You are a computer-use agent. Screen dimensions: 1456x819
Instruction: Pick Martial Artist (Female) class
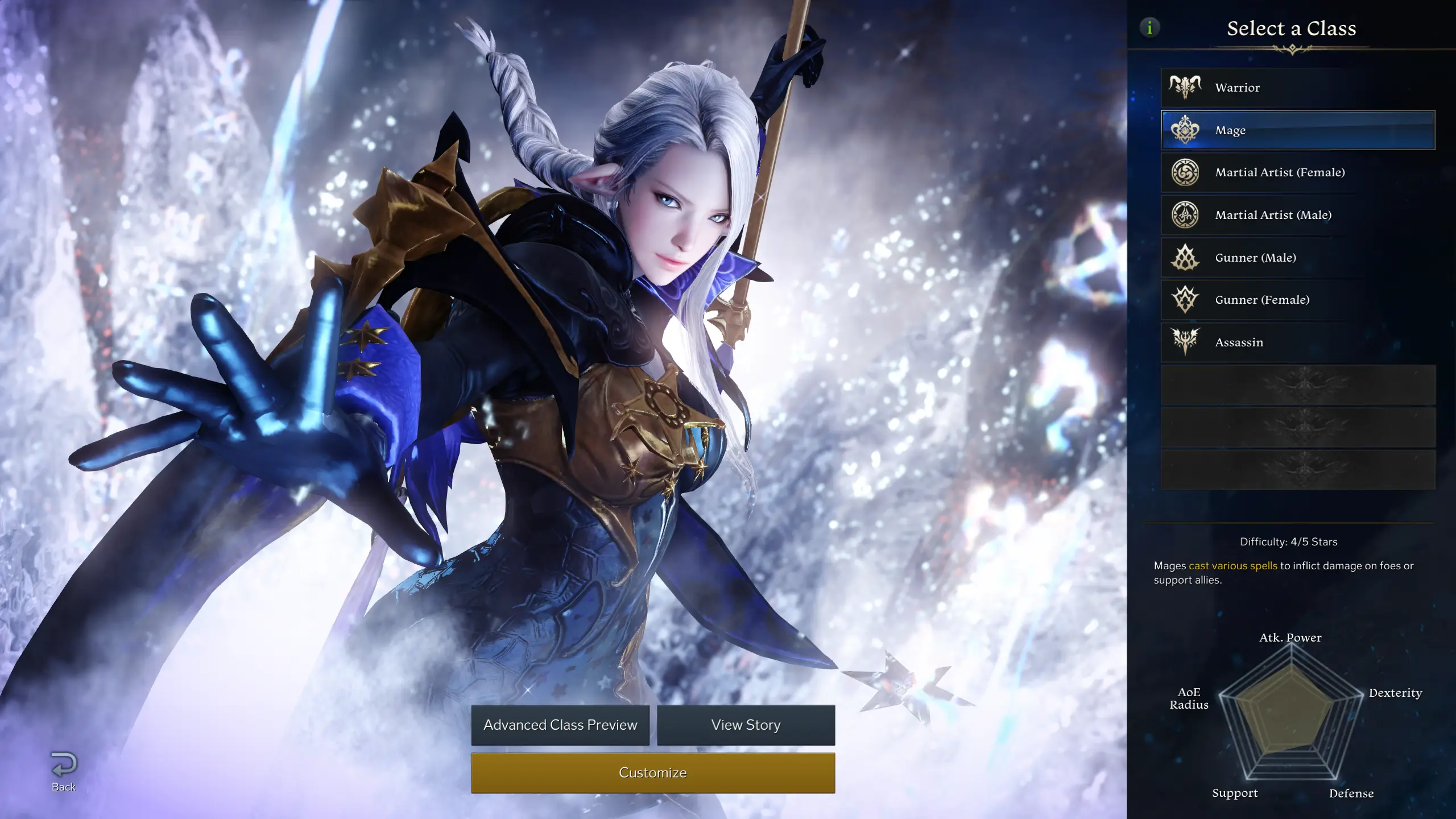[1297, 172]
